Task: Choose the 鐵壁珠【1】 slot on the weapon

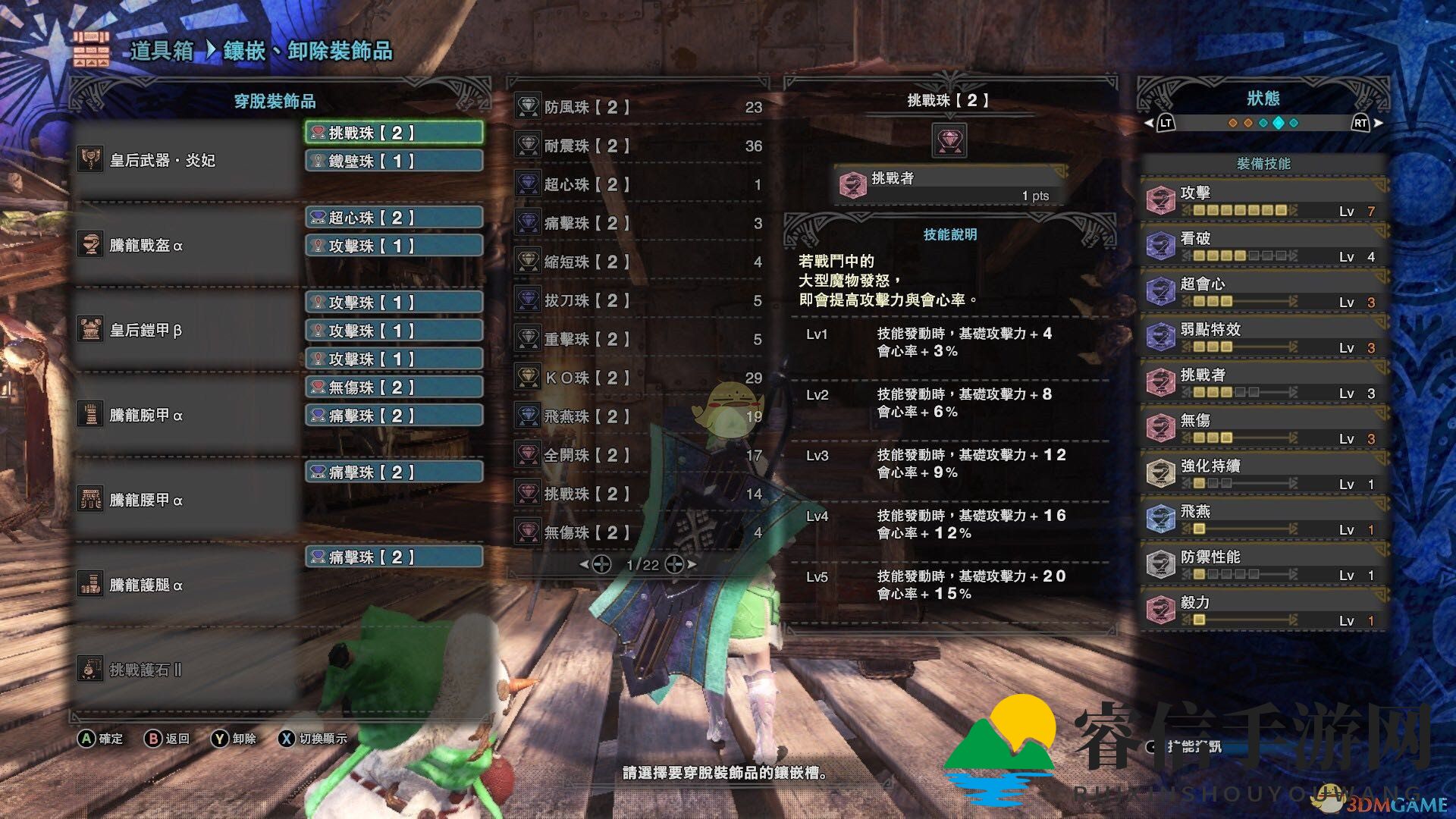Action: pyautogui.click(x=394, y=161)
